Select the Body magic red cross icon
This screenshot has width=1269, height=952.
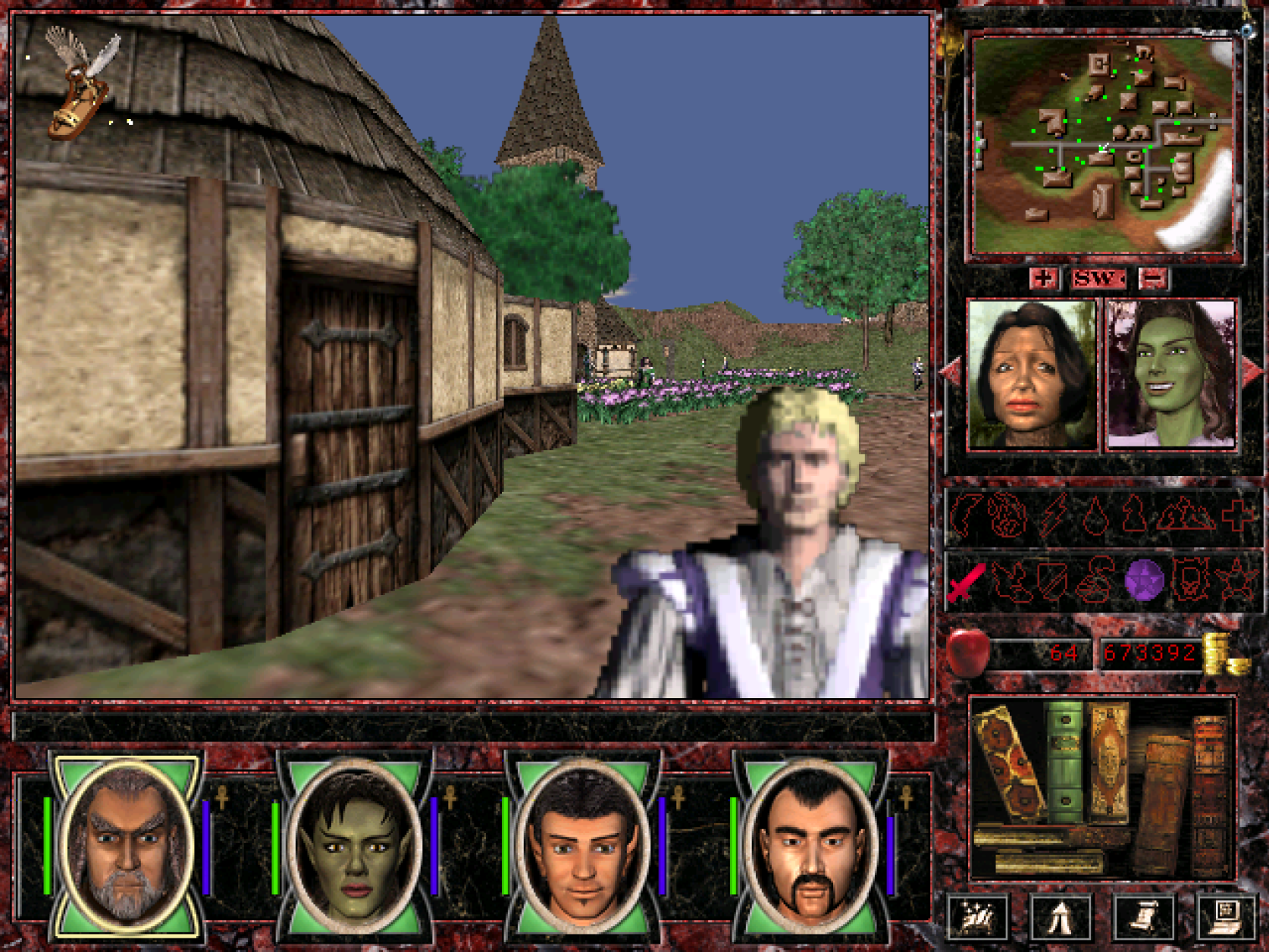[1236, 515]
